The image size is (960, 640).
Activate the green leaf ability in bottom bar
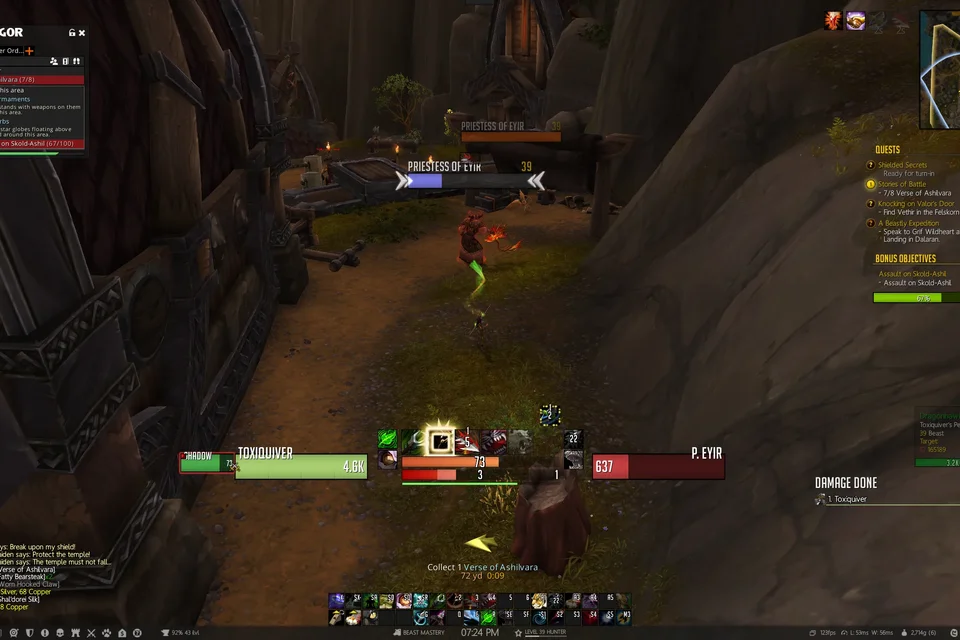[x=388, y=440]
